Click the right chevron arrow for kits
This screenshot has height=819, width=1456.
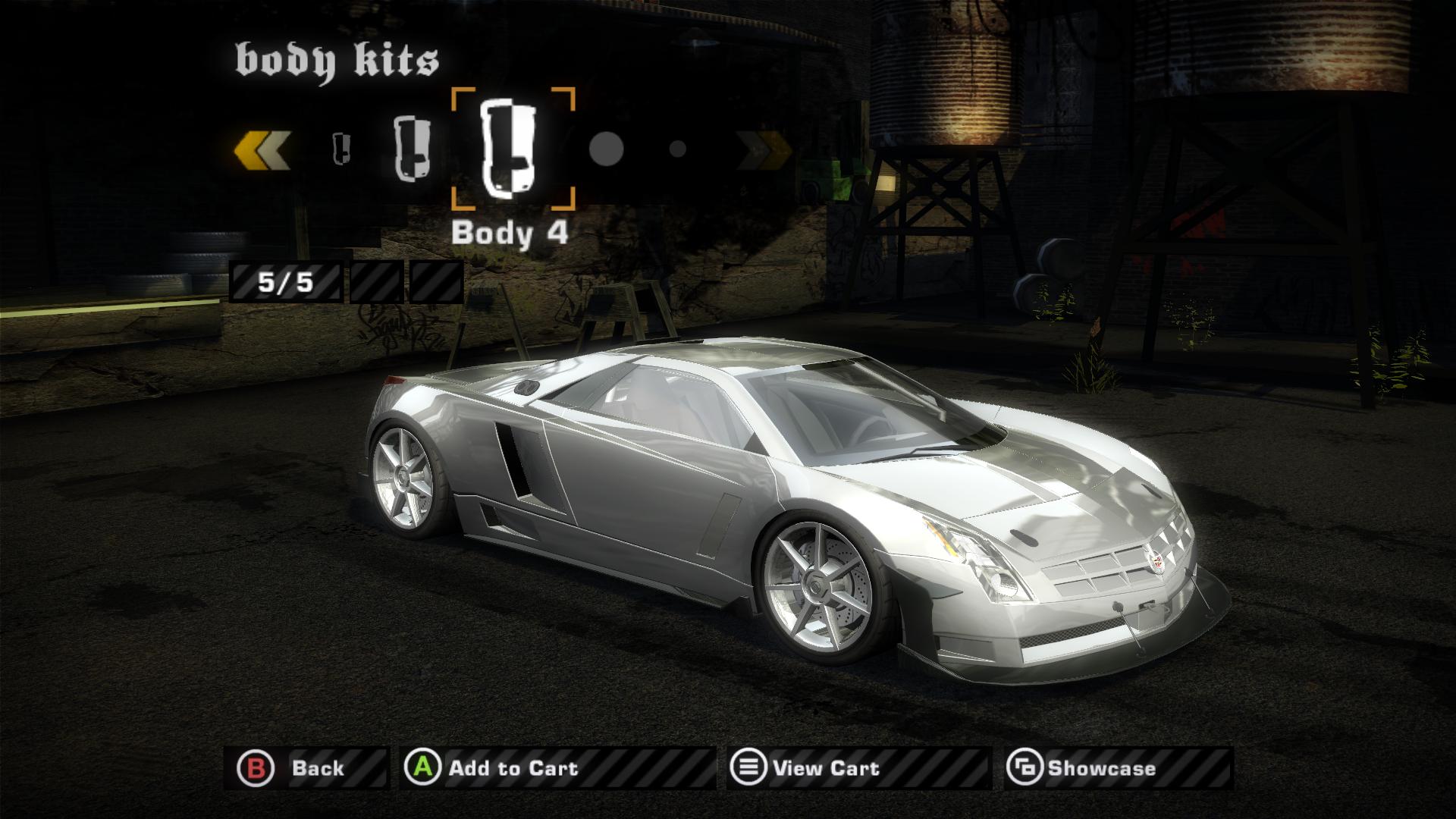tap(762, 149)
